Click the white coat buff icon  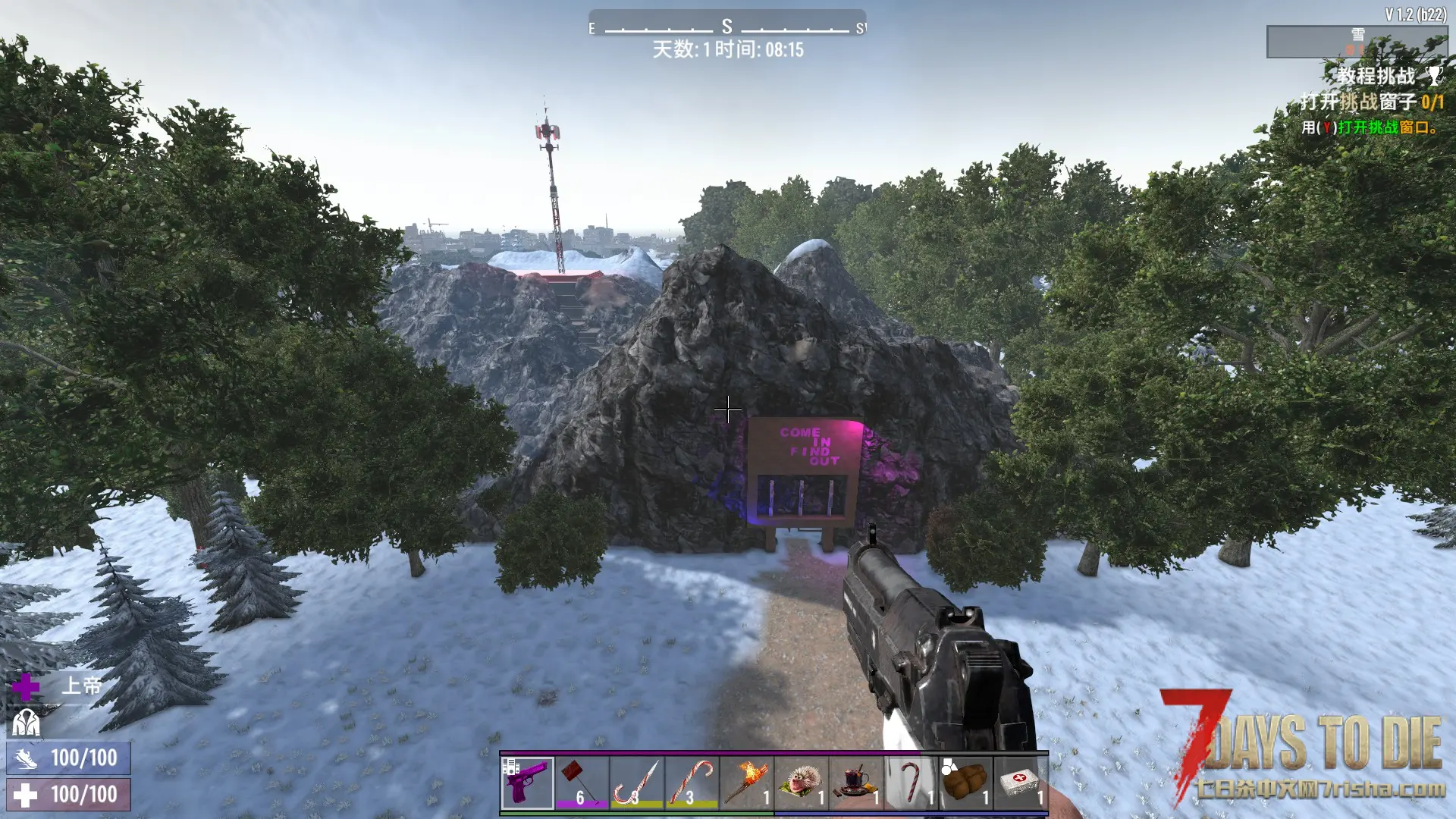26,723
